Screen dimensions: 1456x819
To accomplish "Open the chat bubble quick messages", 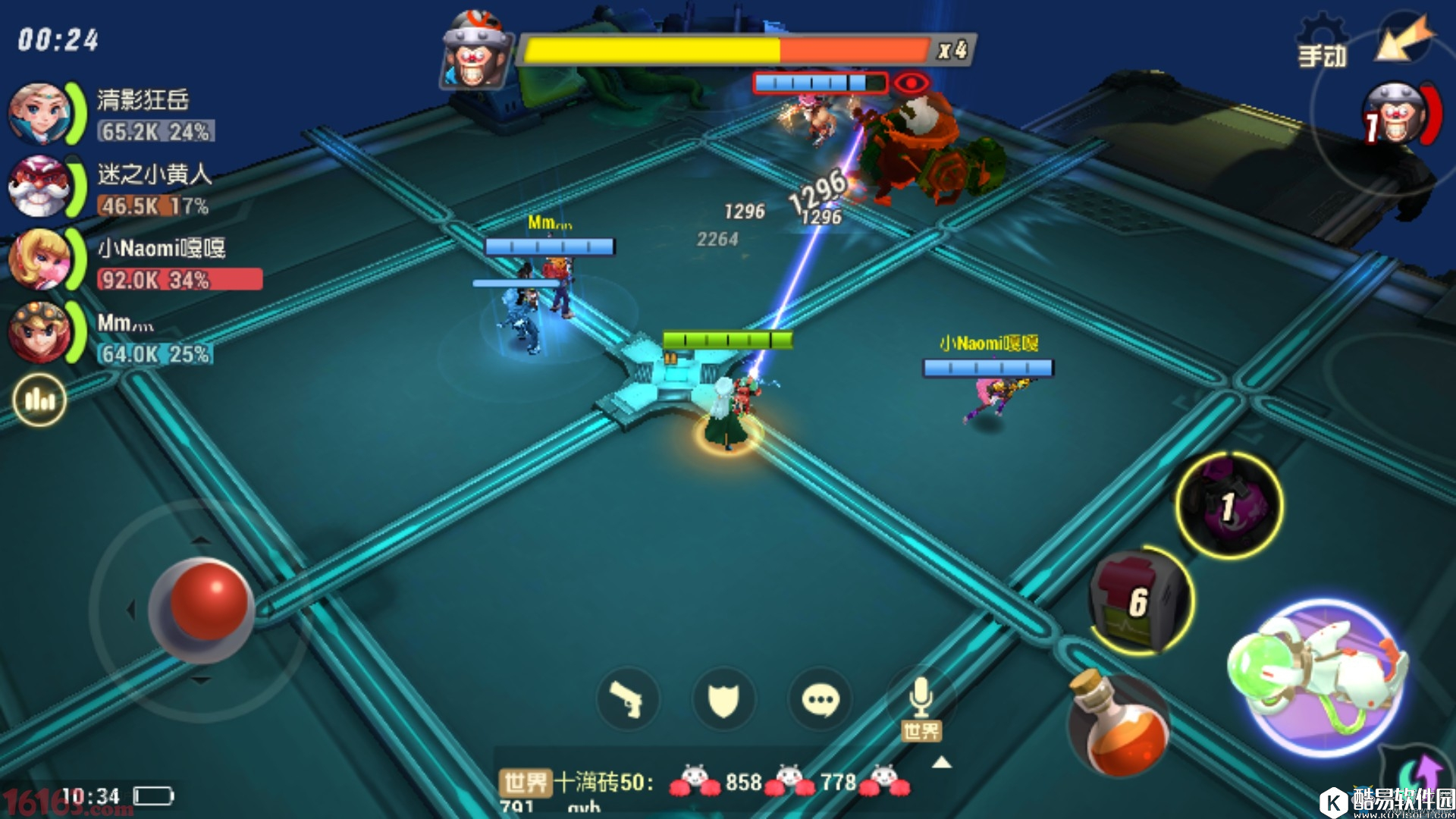I will 820,698.
